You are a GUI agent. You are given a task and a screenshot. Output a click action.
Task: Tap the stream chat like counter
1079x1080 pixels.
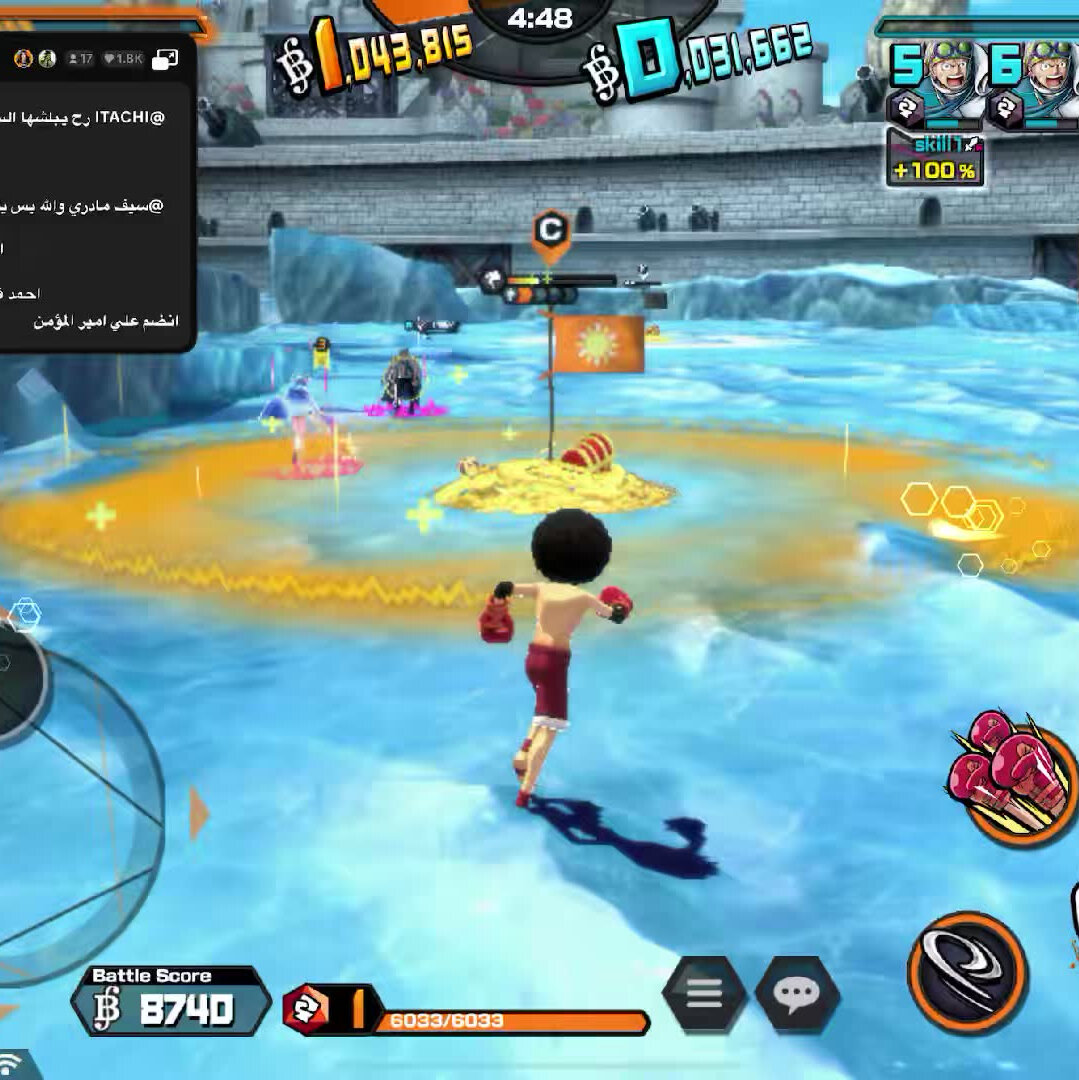click(x=124, y=59)
